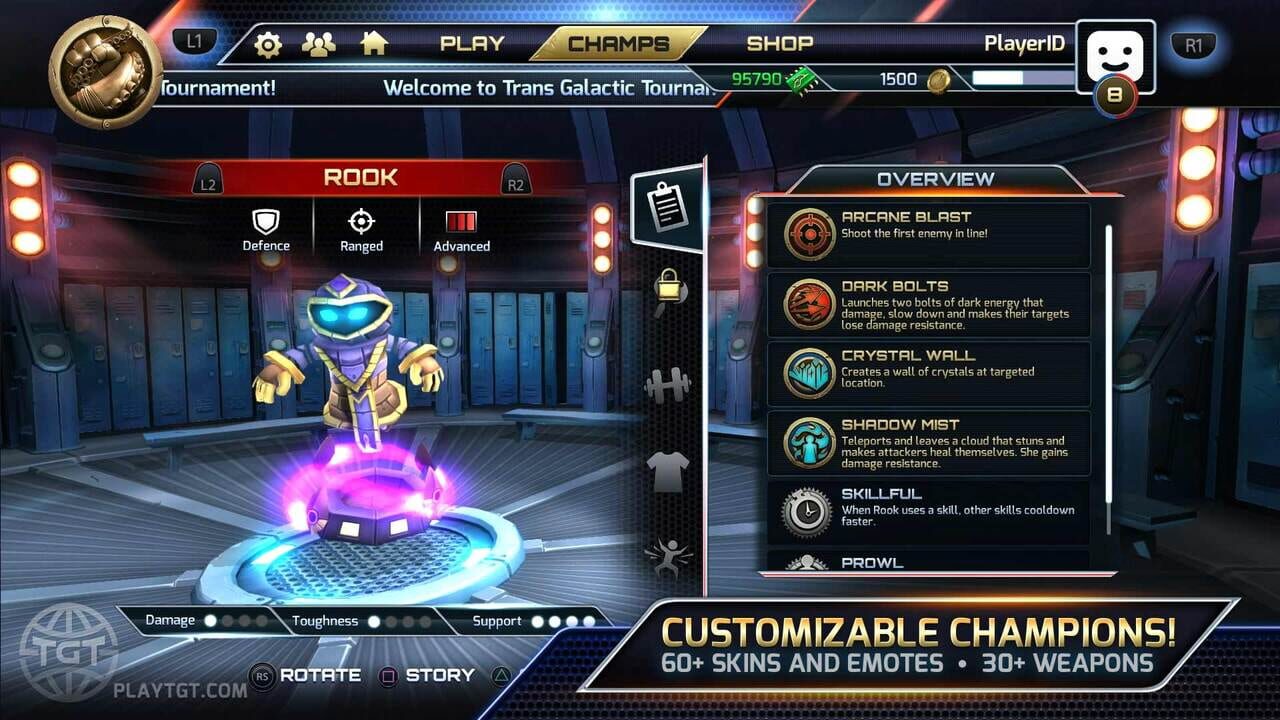Image resolution: width=1280 pixels, height=720 pixels.
Task: Toggle the Defence filter for Rook
Action: point(266,229)
